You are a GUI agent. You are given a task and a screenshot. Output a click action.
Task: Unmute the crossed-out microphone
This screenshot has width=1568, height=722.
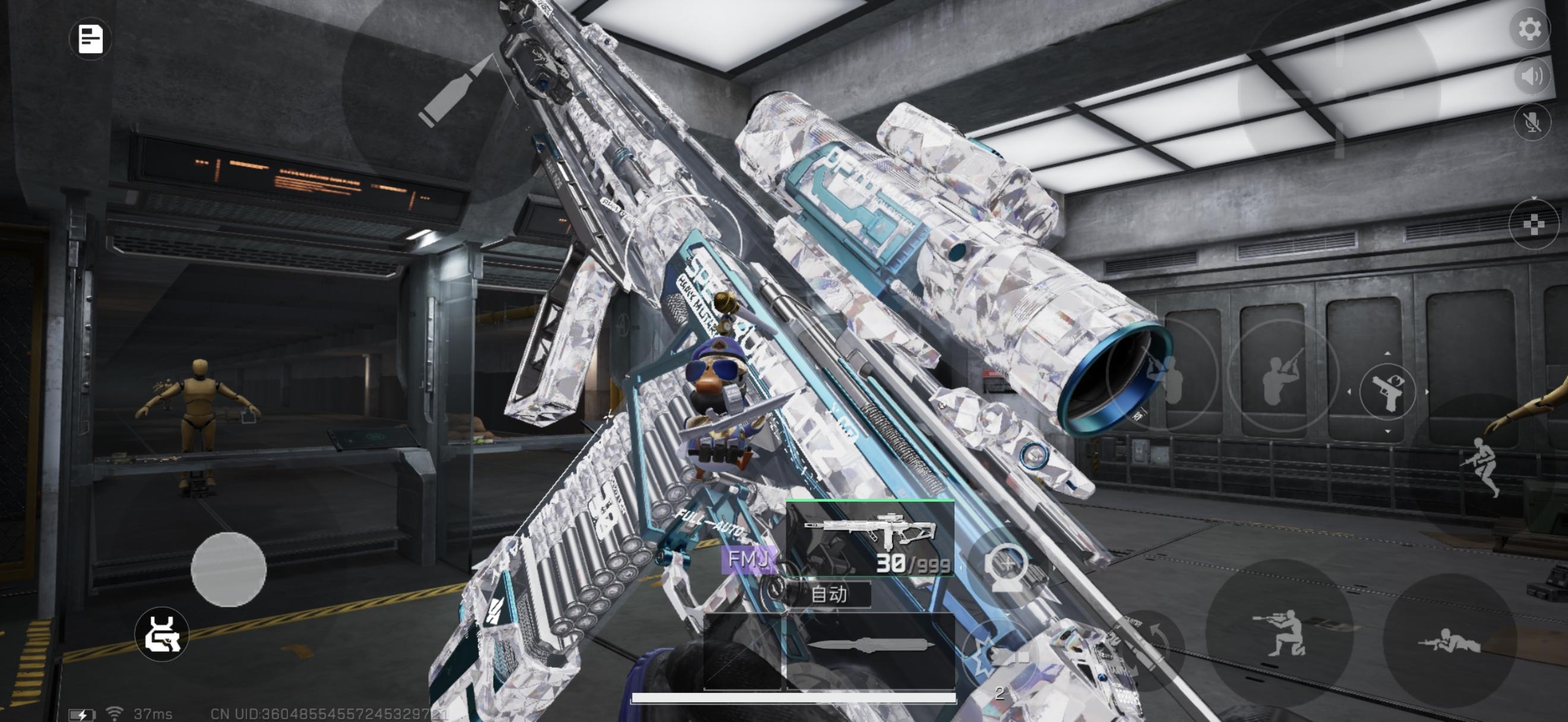(x=1532, y=122)
